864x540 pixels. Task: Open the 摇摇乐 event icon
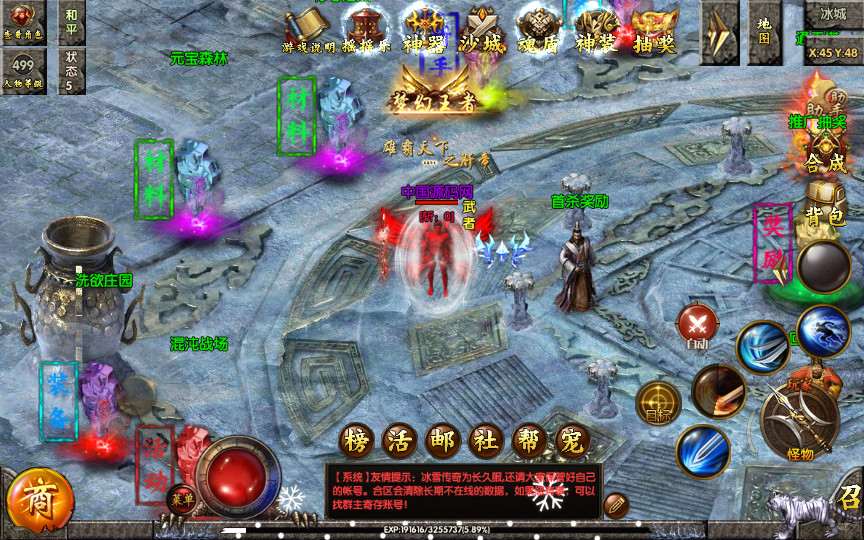tap(367, 28)
